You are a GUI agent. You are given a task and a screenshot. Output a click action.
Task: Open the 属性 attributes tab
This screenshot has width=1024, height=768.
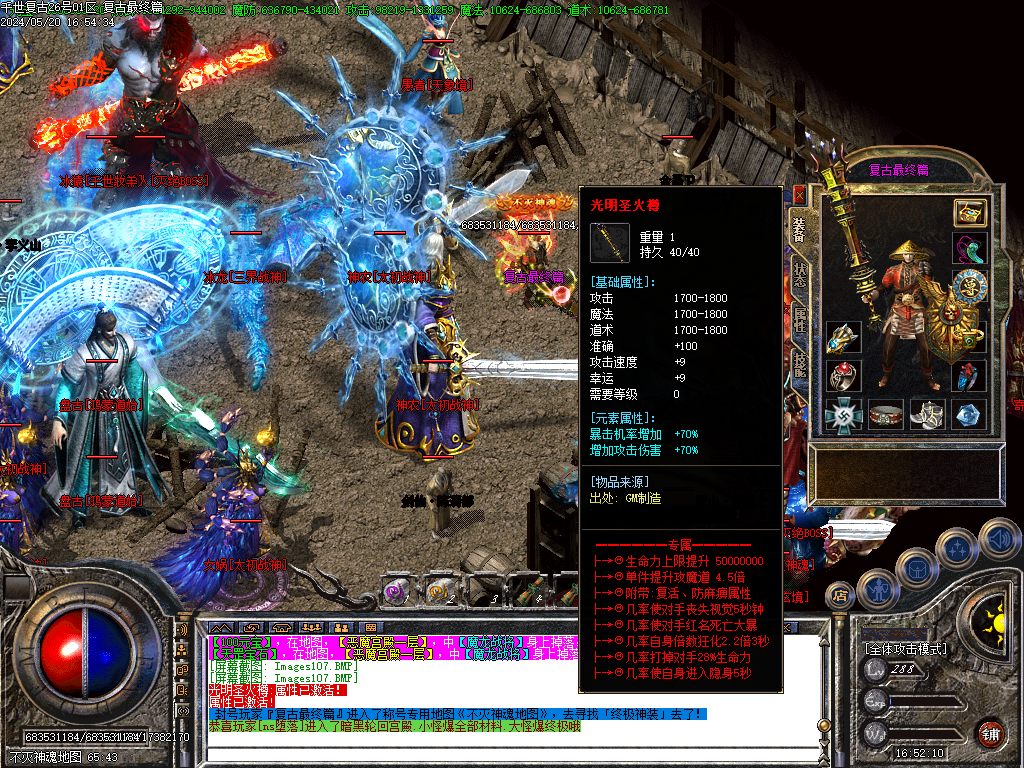[x=800, y=322]
